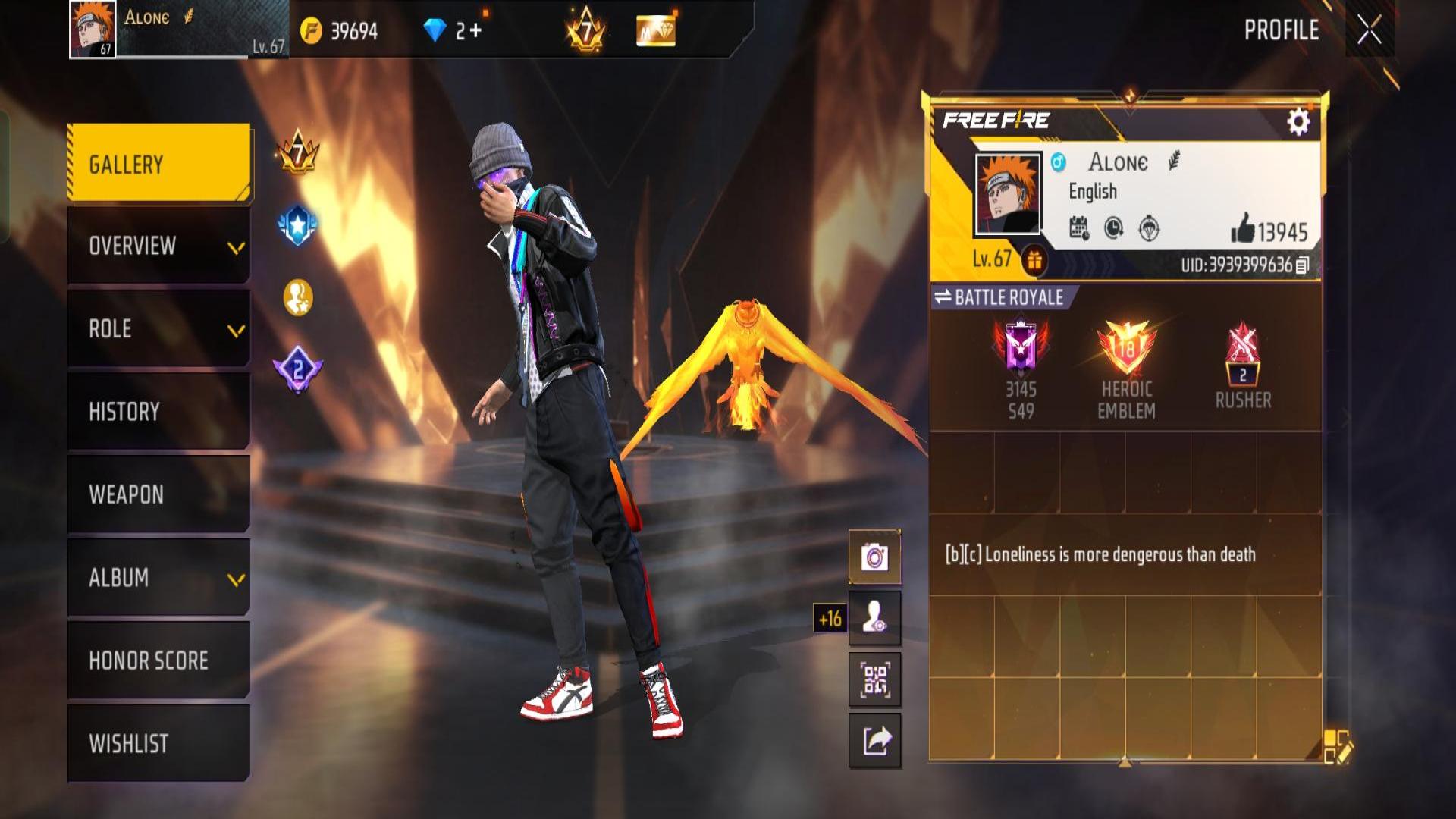This screenshot has height=819, width=1456.
Task: Select the Heroic Emblem badge
Action: click(1126, 369)
